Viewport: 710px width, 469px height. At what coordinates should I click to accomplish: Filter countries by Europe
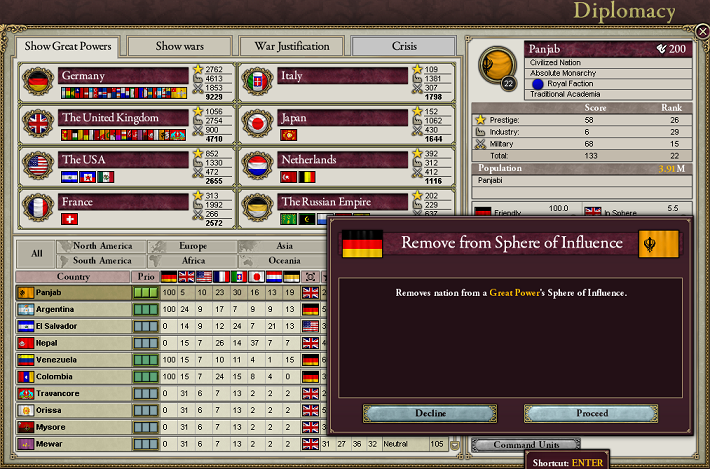tap(193, 246)
